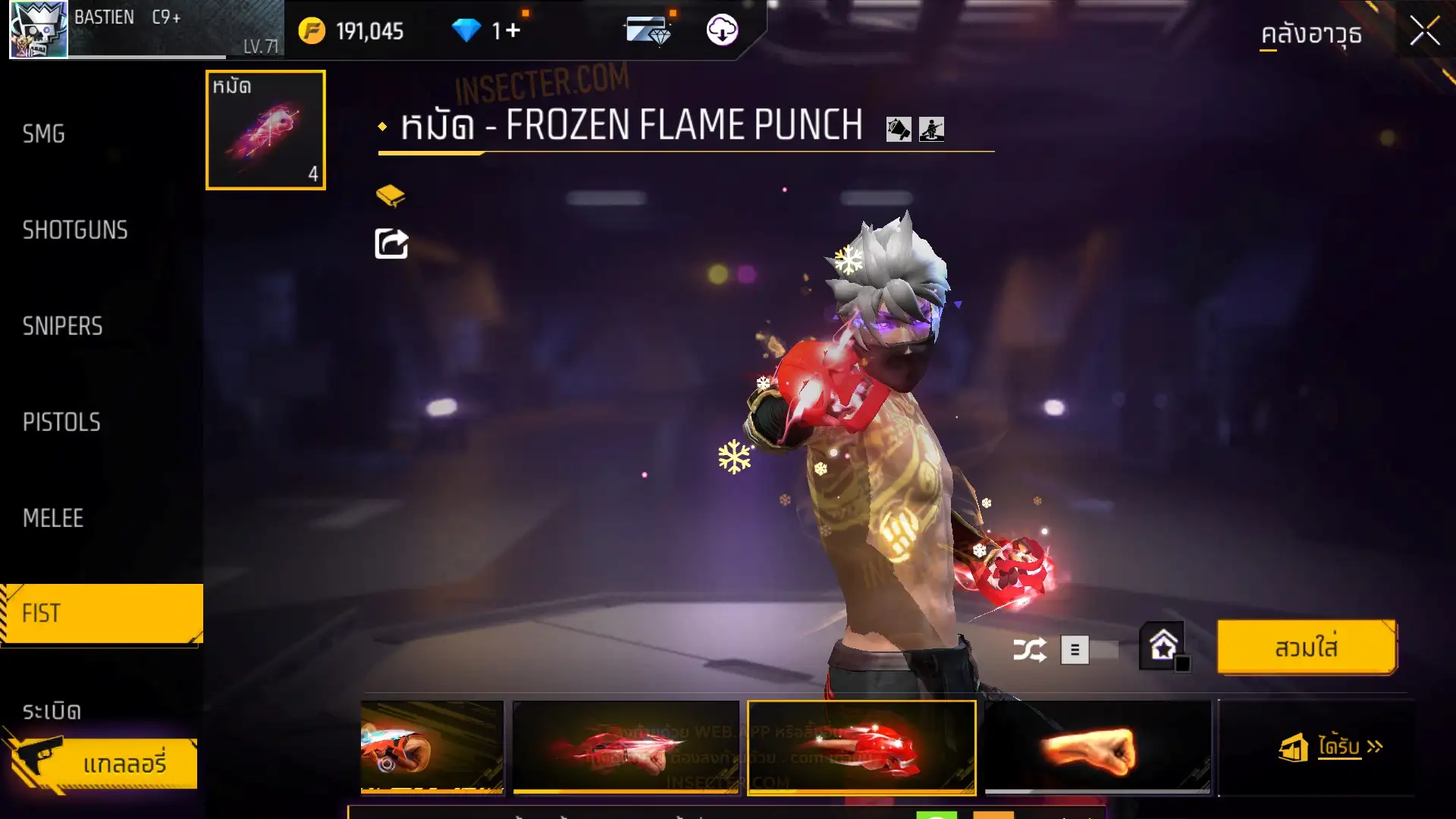The height and width of the screenshot is (819, 1456).
Task: Open the yellow book info icon
Action: (x=391, y=196)
